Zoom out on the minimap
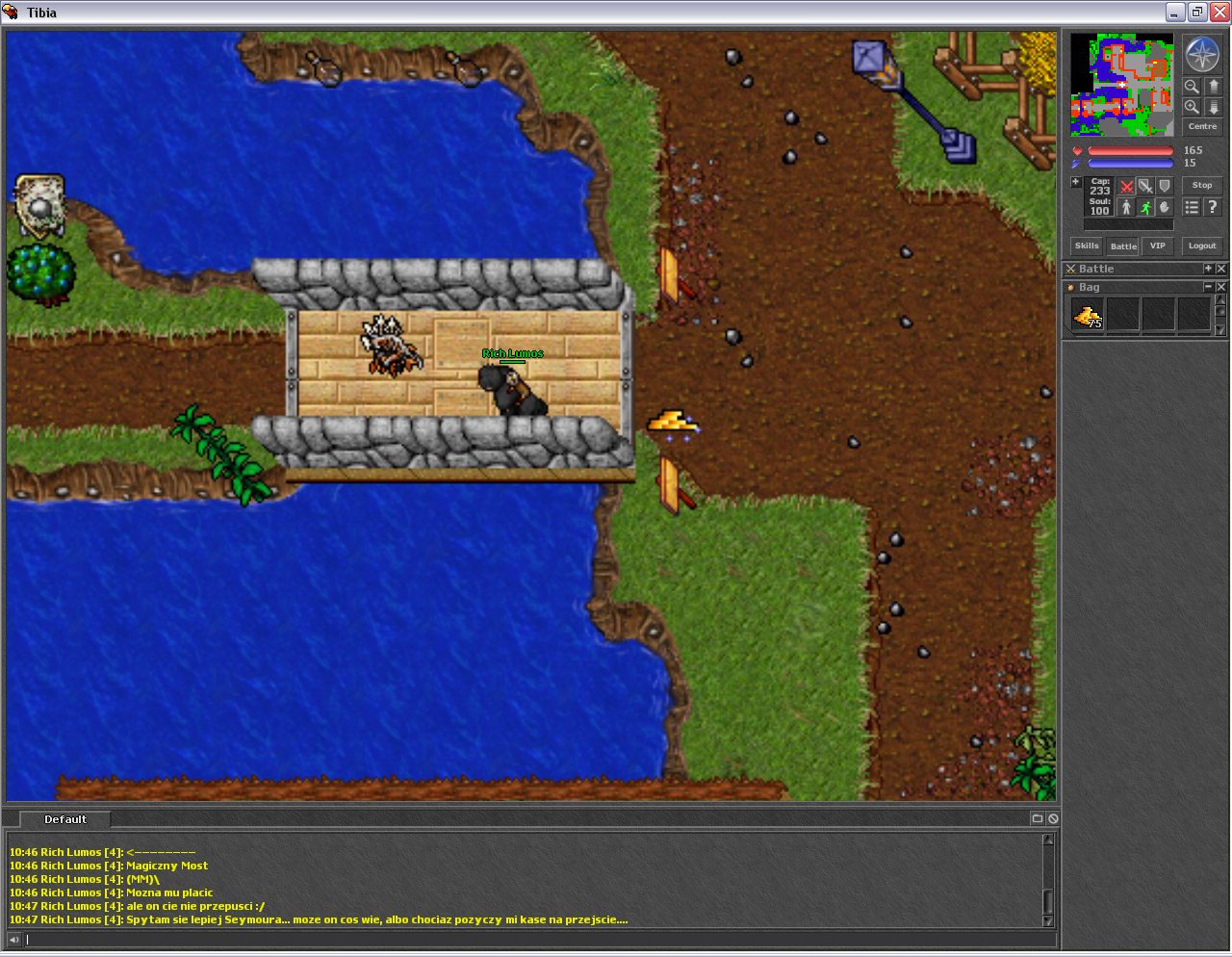The image size is (1232, 957). click(1192, 87)
